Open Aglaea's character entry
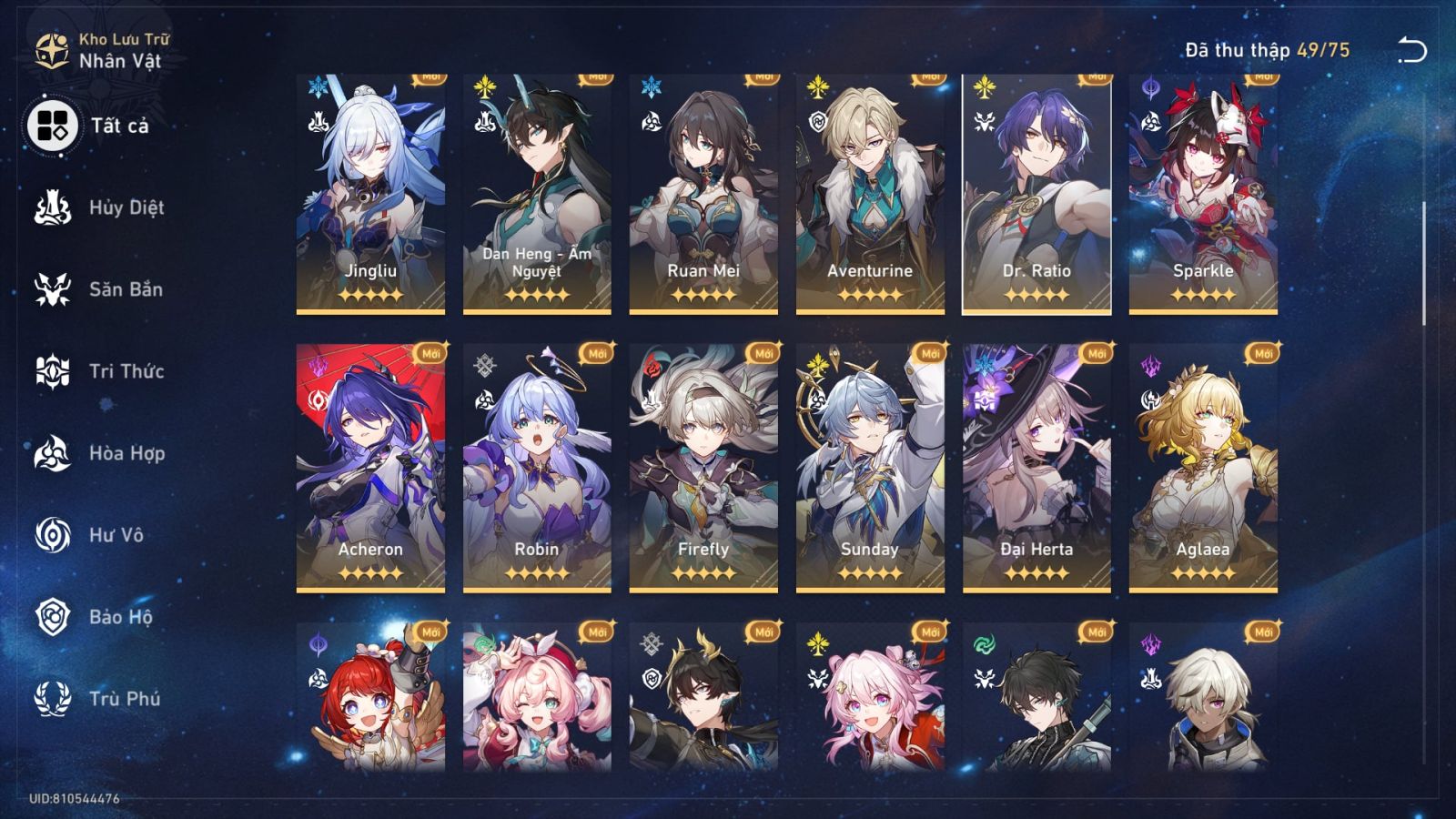This screenshot has height=819, width=1456. click(1203, 464)
